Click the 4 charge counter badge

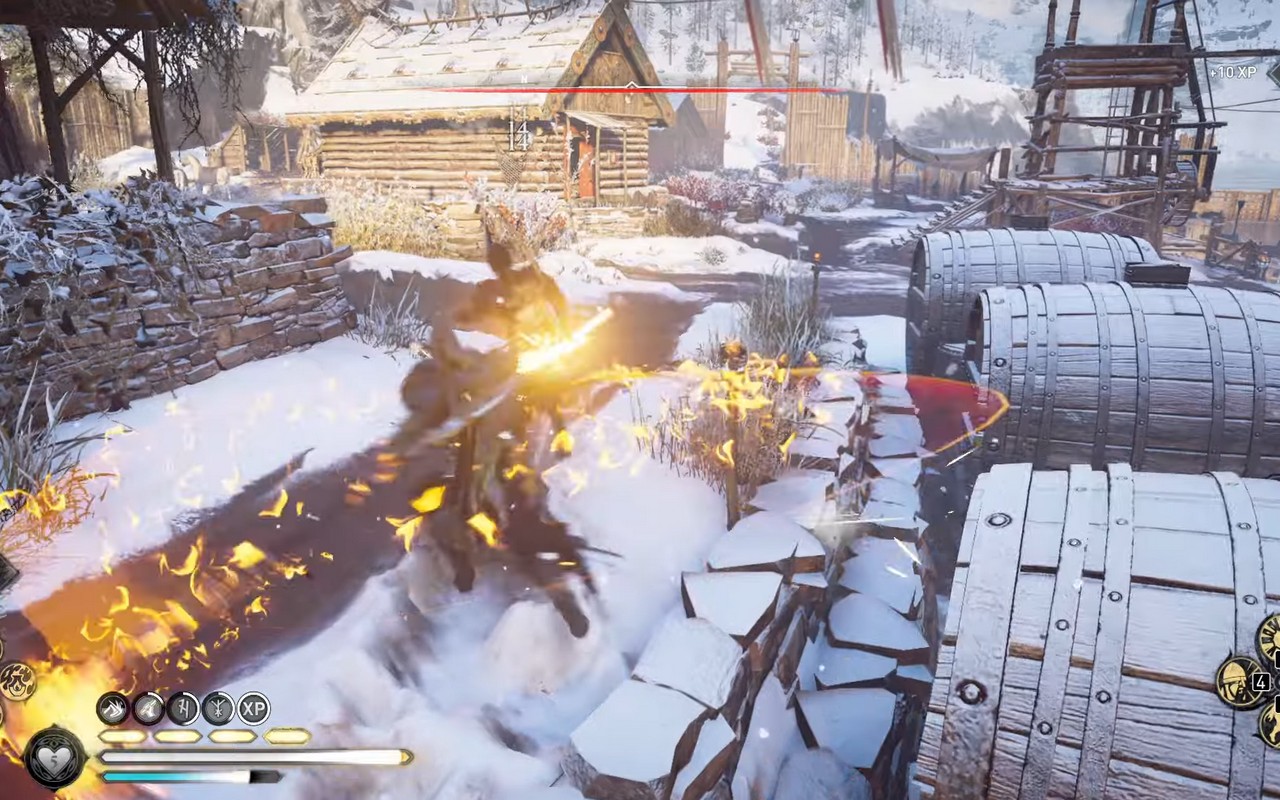tap(1261, 683)
